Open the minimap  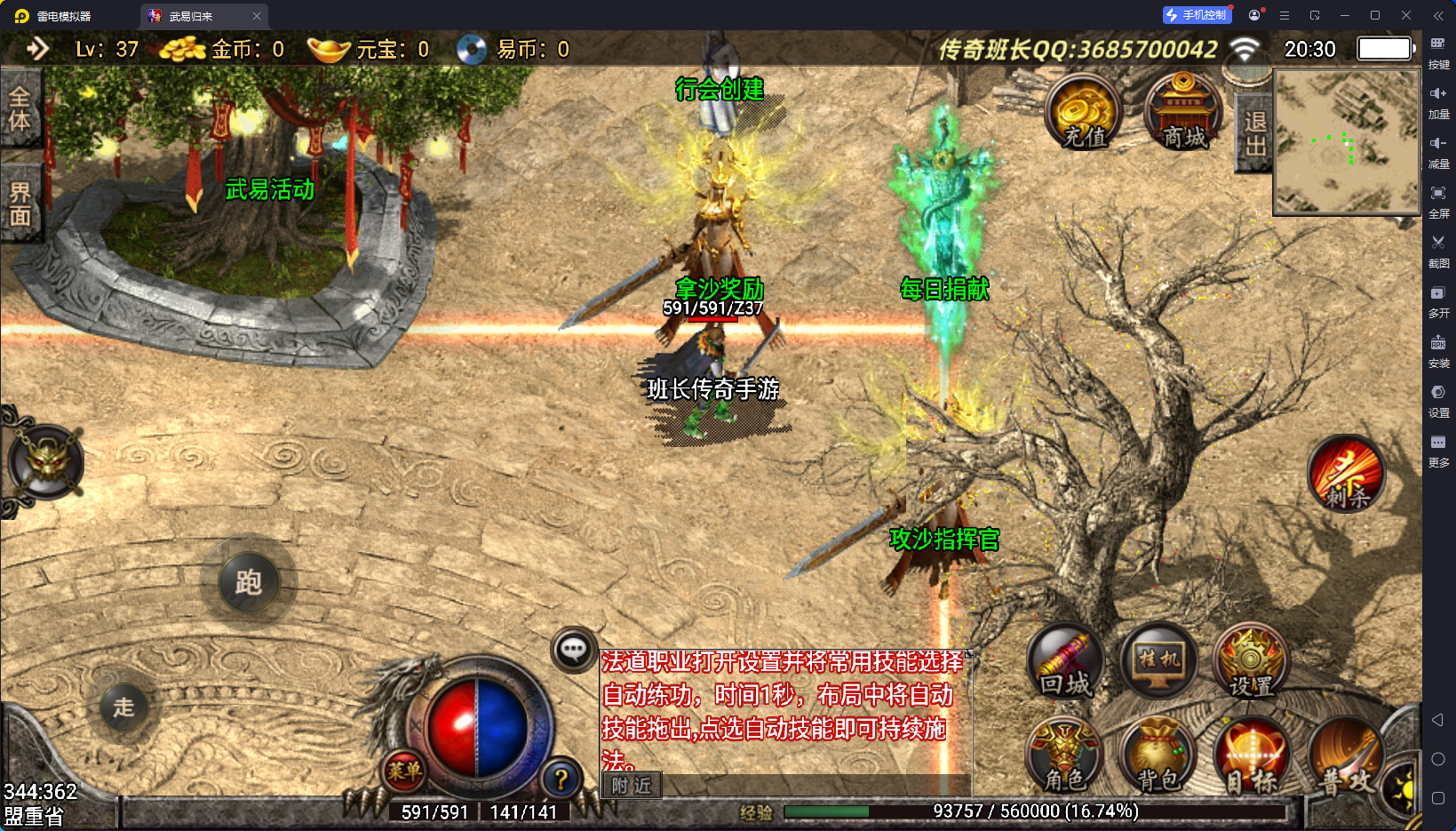[1346, 142]
